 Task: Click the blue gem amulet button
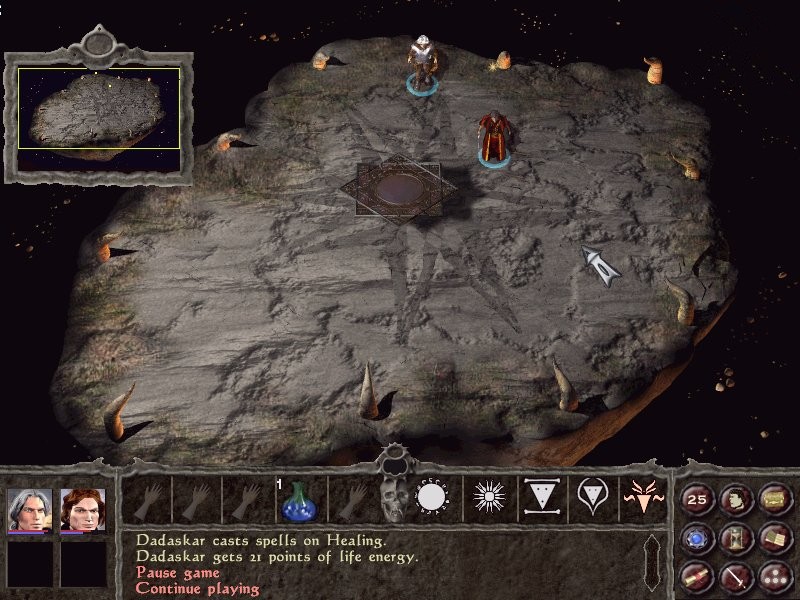[697, 538]
